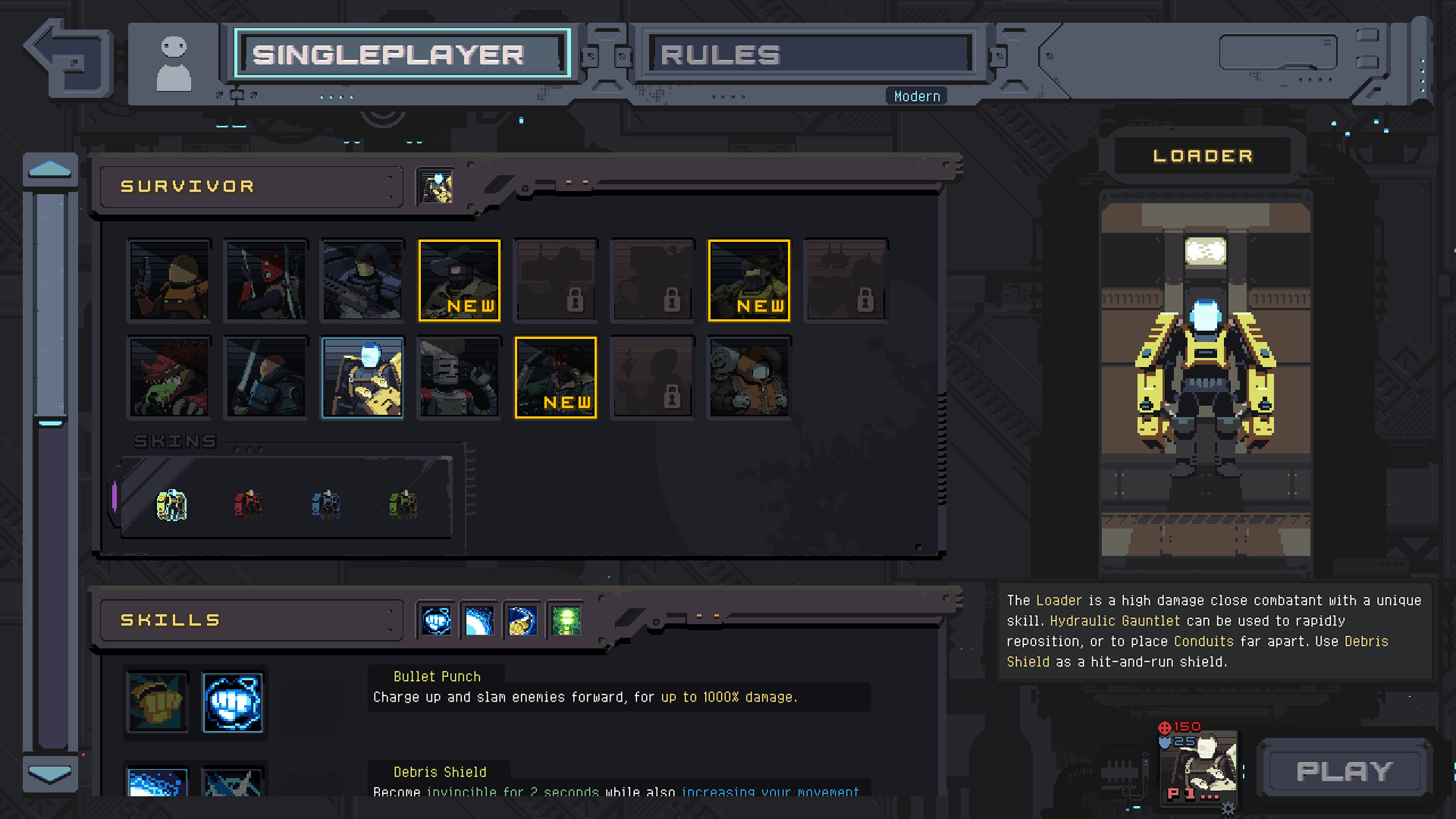Viewport: 1456px width, 819px height.
Task: Select the Debris Shield skill icon
Action: click(x=479, y=620)
